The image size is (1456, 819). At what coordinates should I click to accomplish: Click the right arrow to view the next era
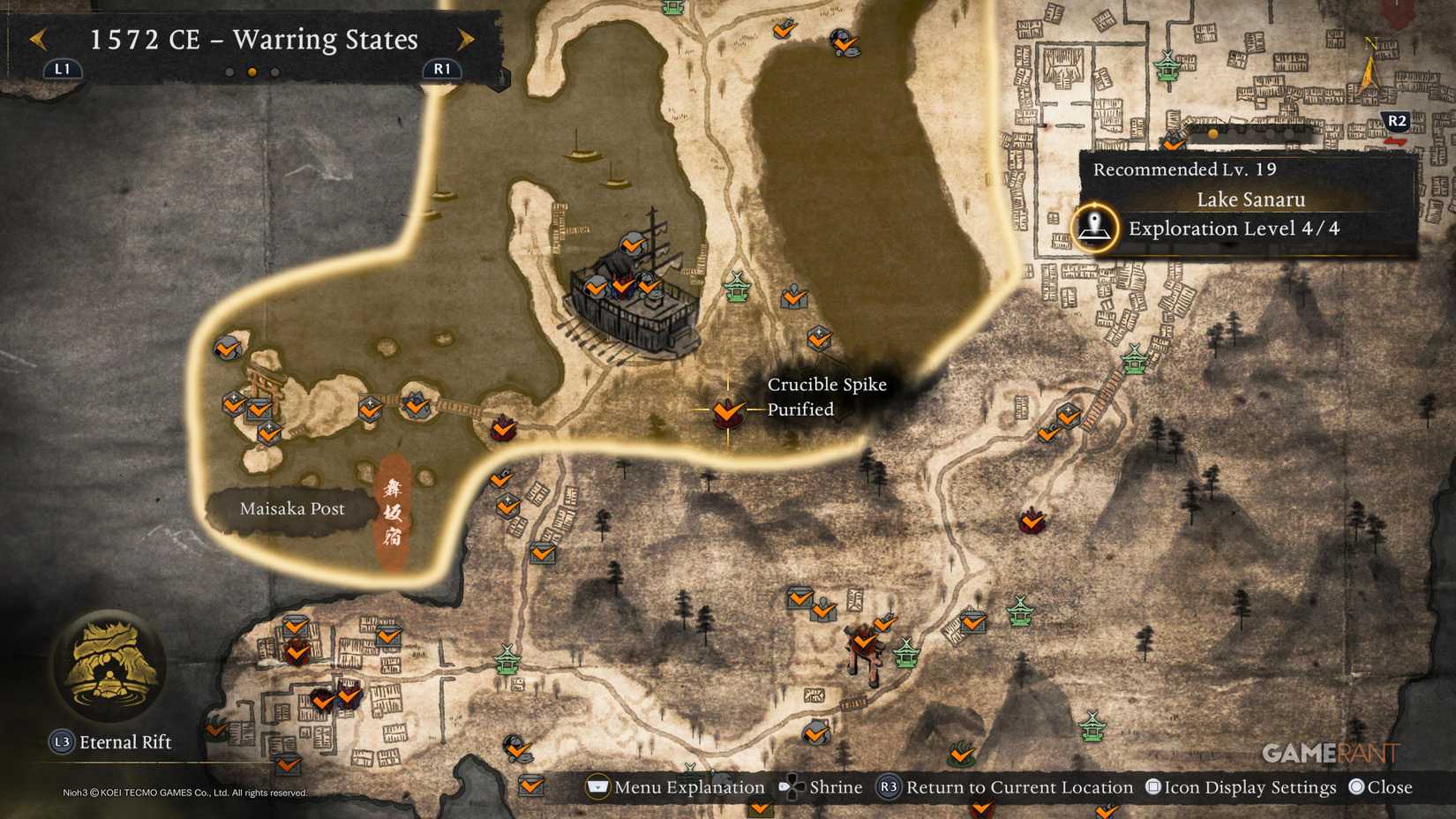(465, 39)
